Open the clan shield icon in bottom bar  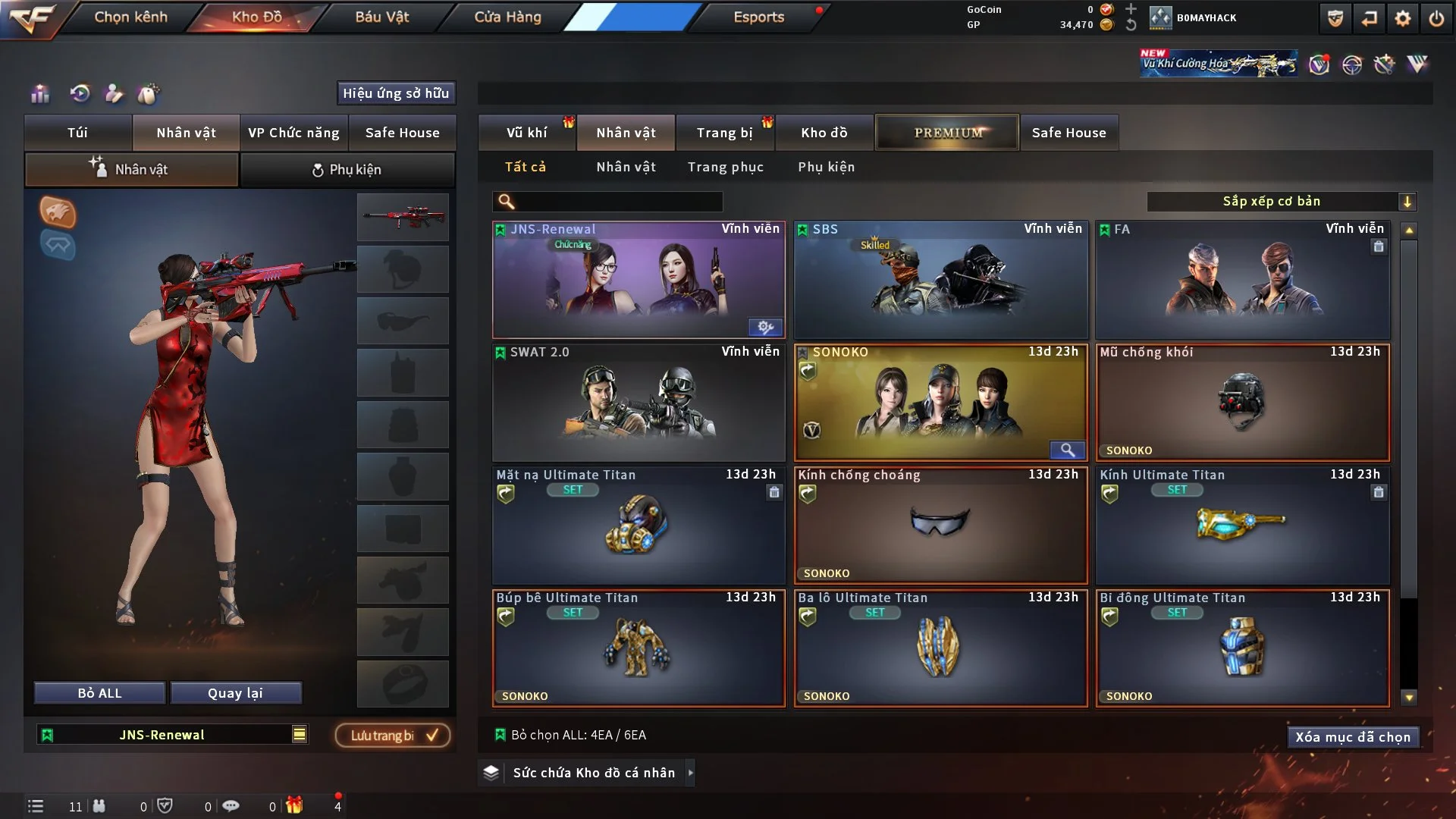(163, 806)
